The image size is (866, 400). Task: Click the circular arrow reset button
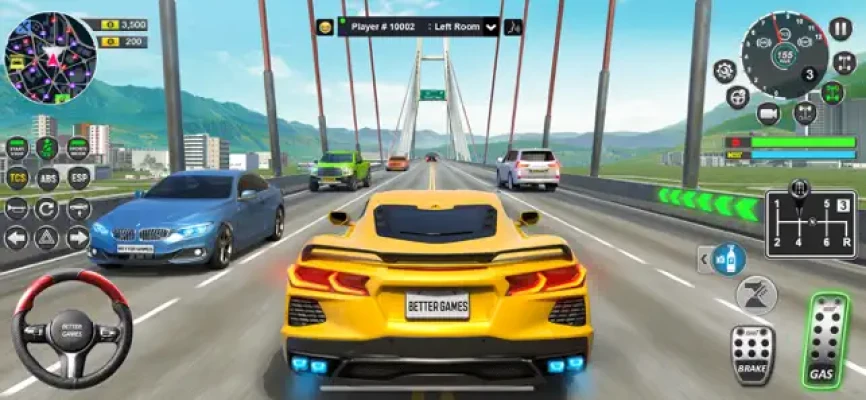pos(47,208)
